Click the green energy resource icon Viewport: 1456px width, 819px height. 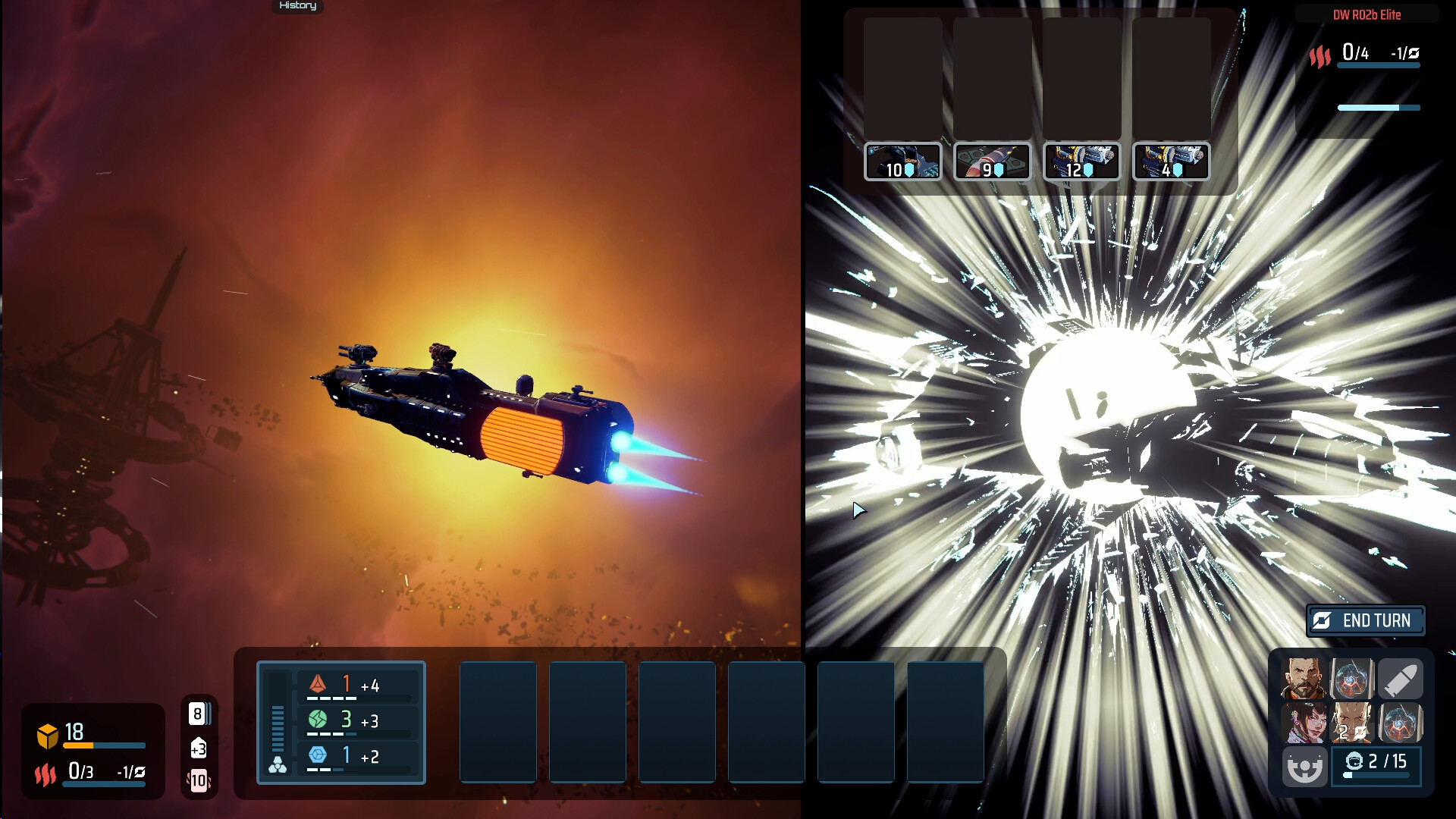pyautogui.click(x=320, y=720)
